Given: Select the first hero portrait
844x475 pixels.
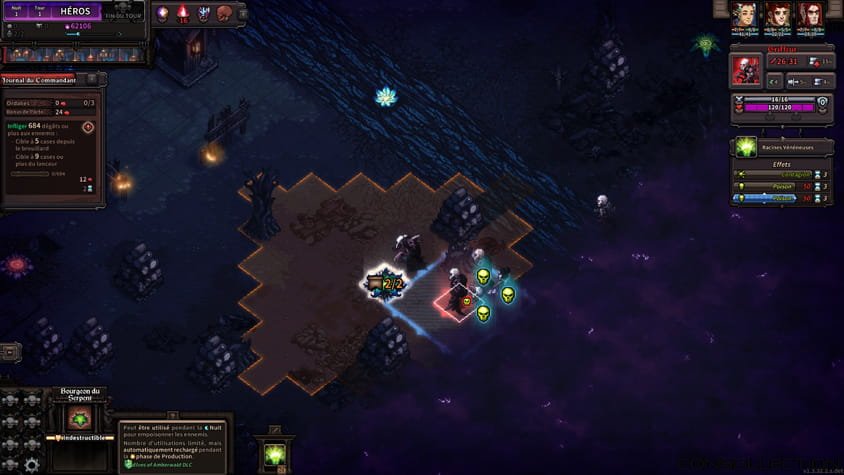Looking at the screenshot, I should coord(742,14).
